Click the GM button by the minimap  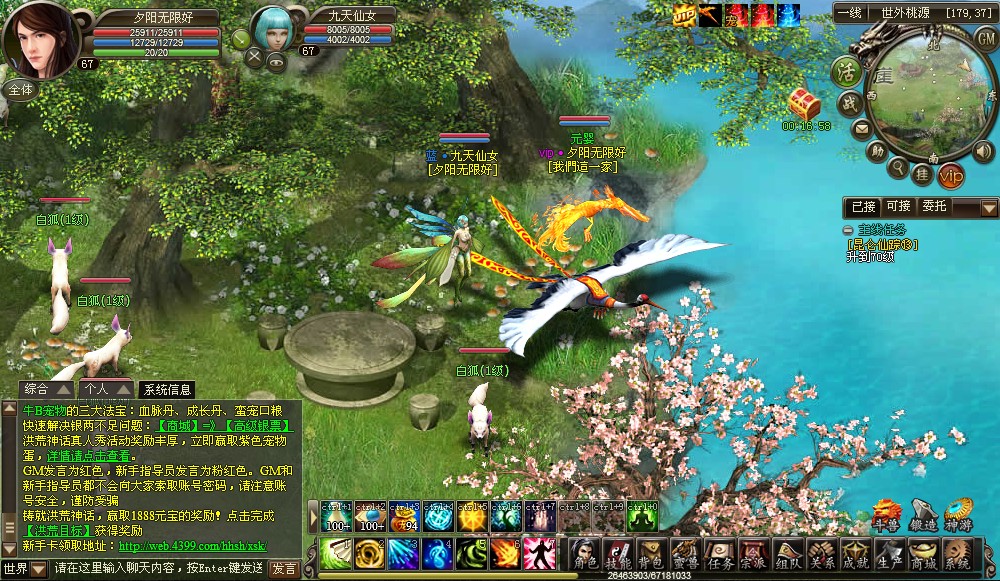(983, 37)
